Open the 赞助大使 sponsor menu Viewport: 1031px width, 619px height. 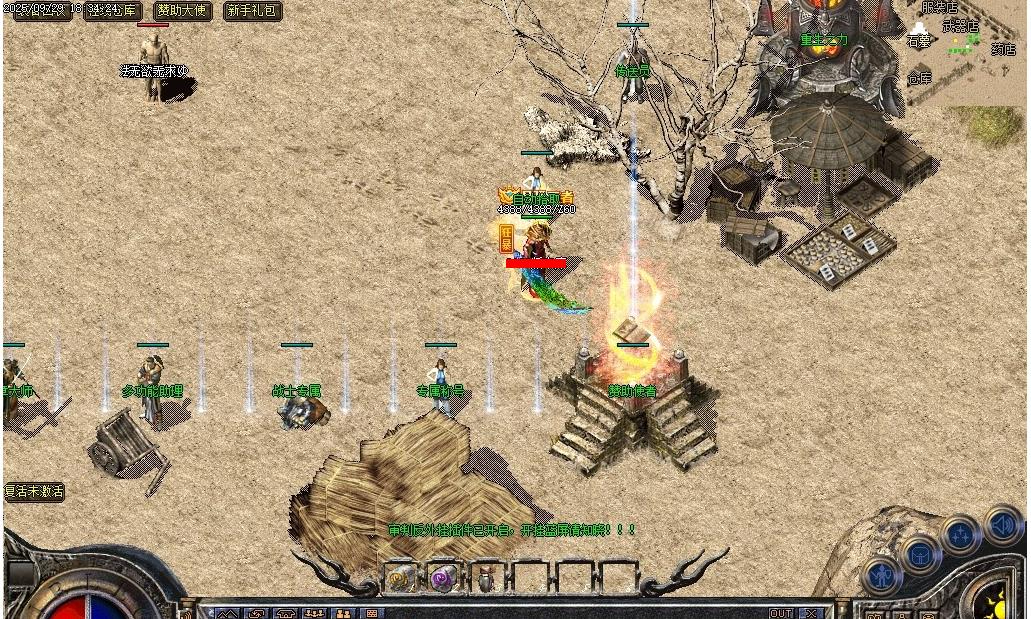[181, 11]
